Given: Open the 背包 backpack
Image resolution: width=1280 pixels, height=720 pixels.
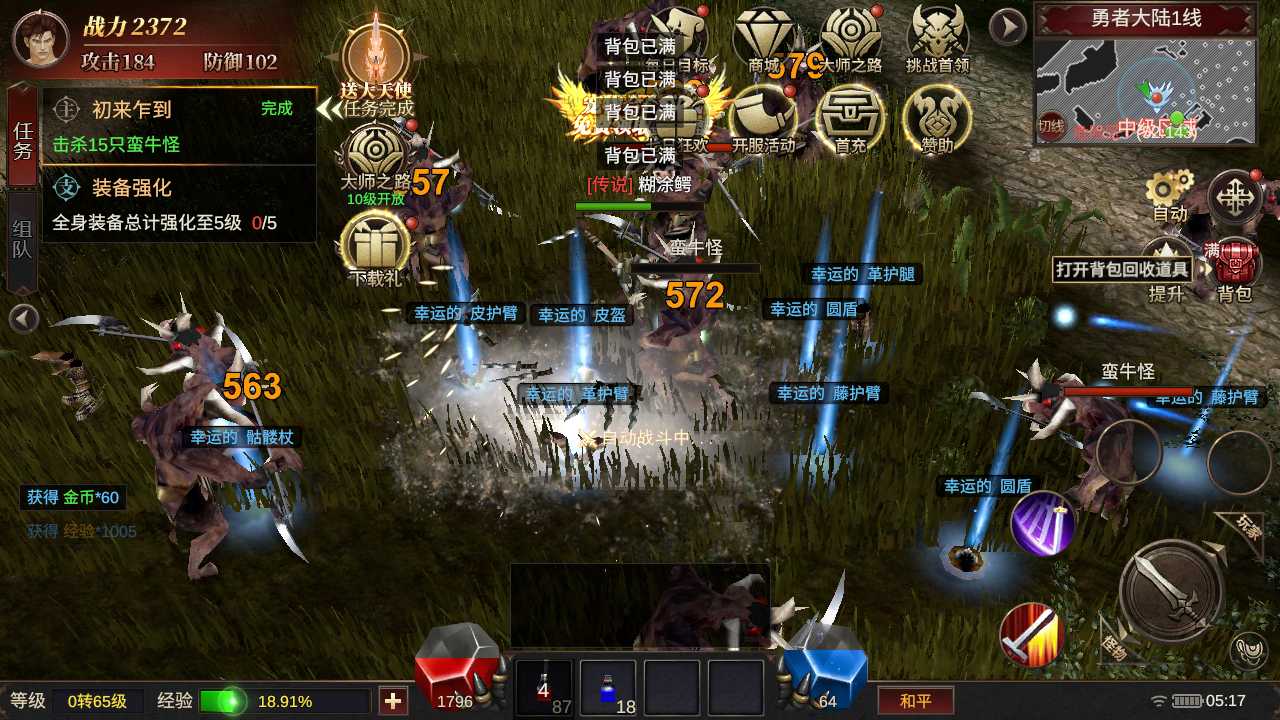Looking at the screenshot, I should tap(1235, 267).
